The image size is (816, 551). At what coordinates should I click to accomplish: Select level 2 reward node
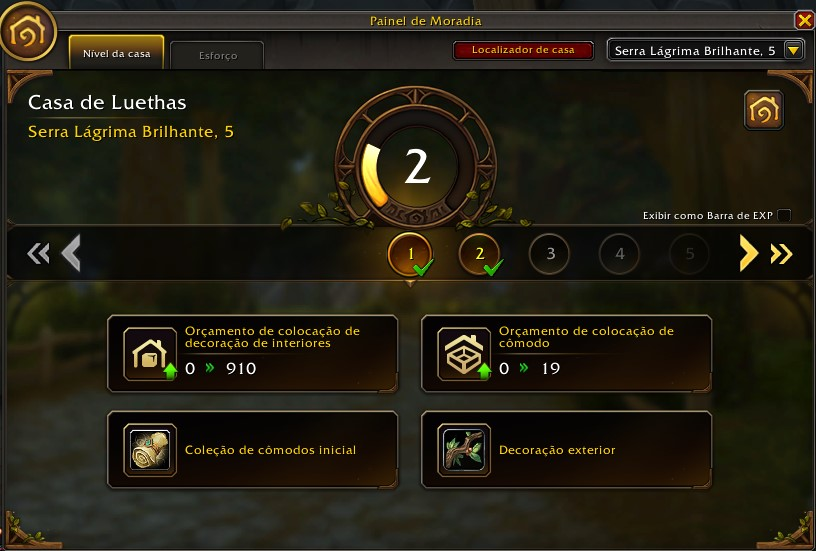[x=480, y=254]
